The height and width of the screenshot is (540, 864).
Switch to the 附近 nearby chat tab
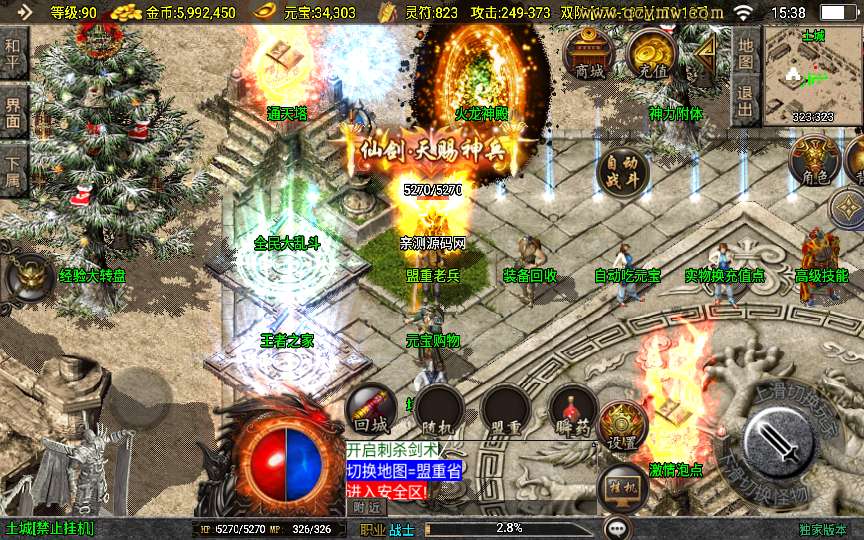(367, 507)
